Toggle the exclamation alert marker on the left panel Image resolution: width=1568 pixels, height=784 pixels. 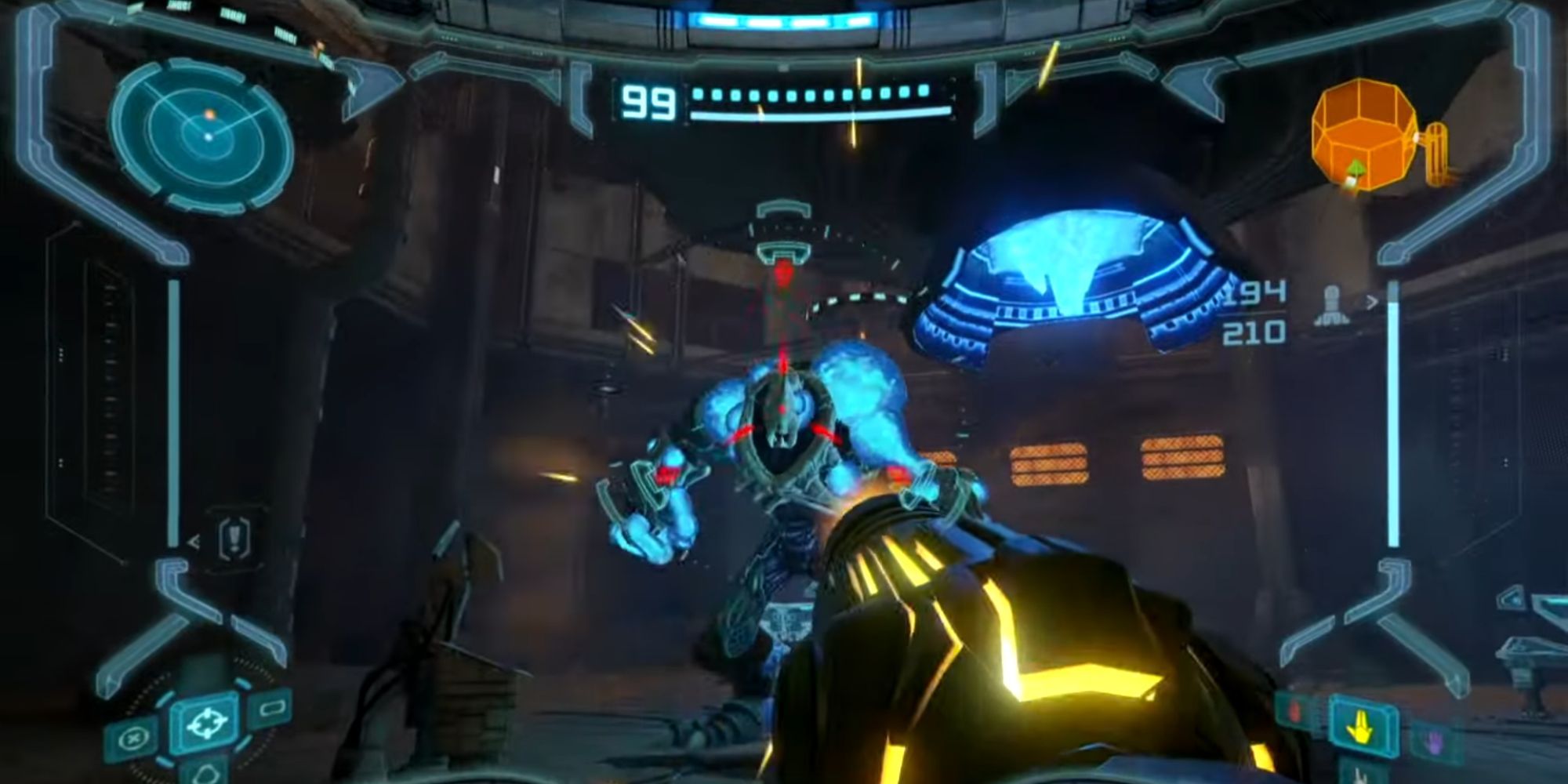pyautogui.click(x=234, y=535)
